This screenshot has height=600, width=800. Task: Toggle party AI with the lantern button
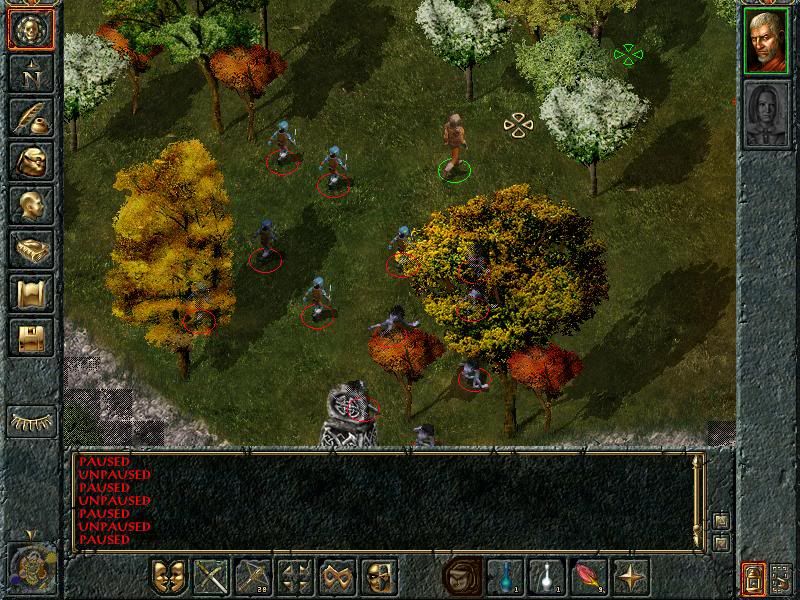753,577
